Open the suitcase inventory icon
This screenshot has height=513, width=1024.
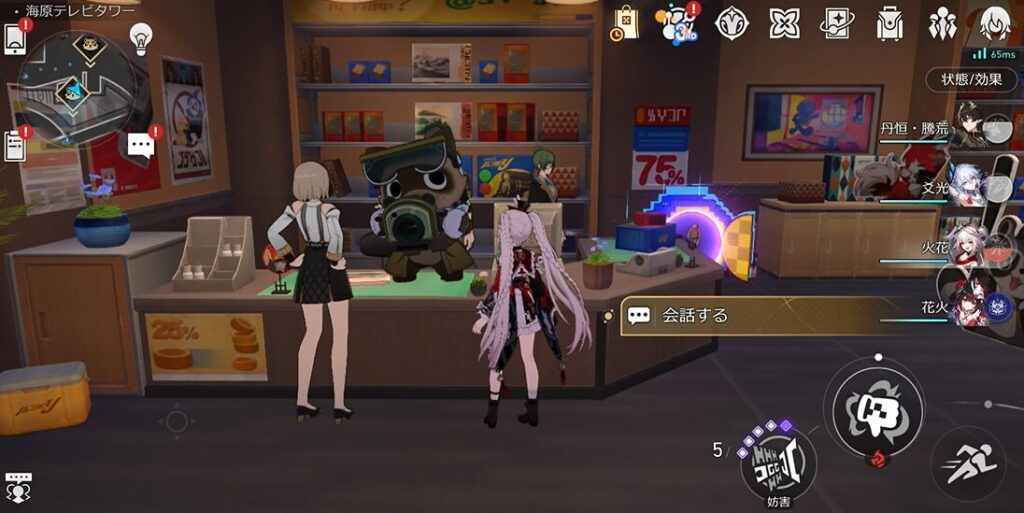[x=889, y=22]
